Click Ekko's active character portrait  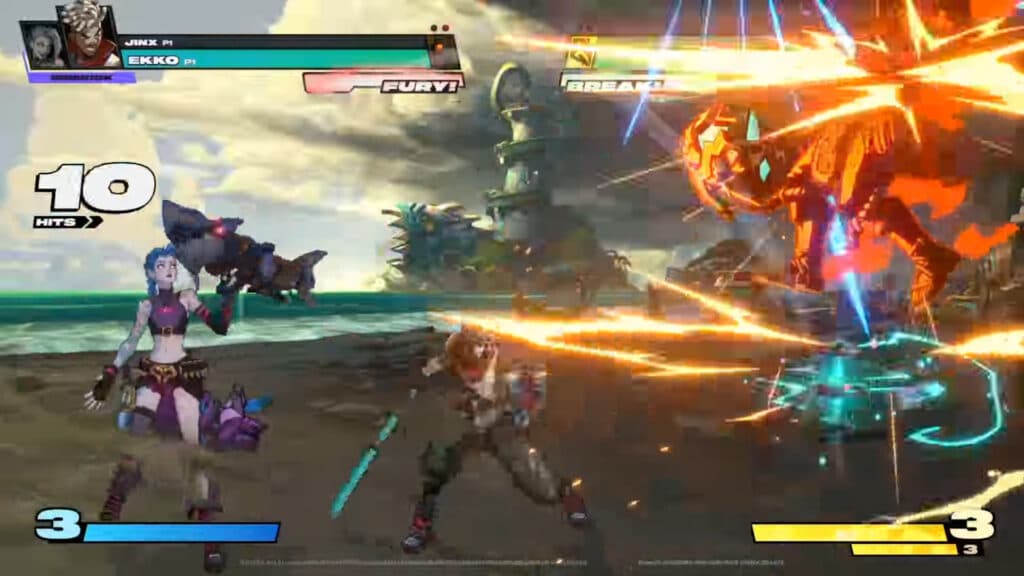(87, 36)
